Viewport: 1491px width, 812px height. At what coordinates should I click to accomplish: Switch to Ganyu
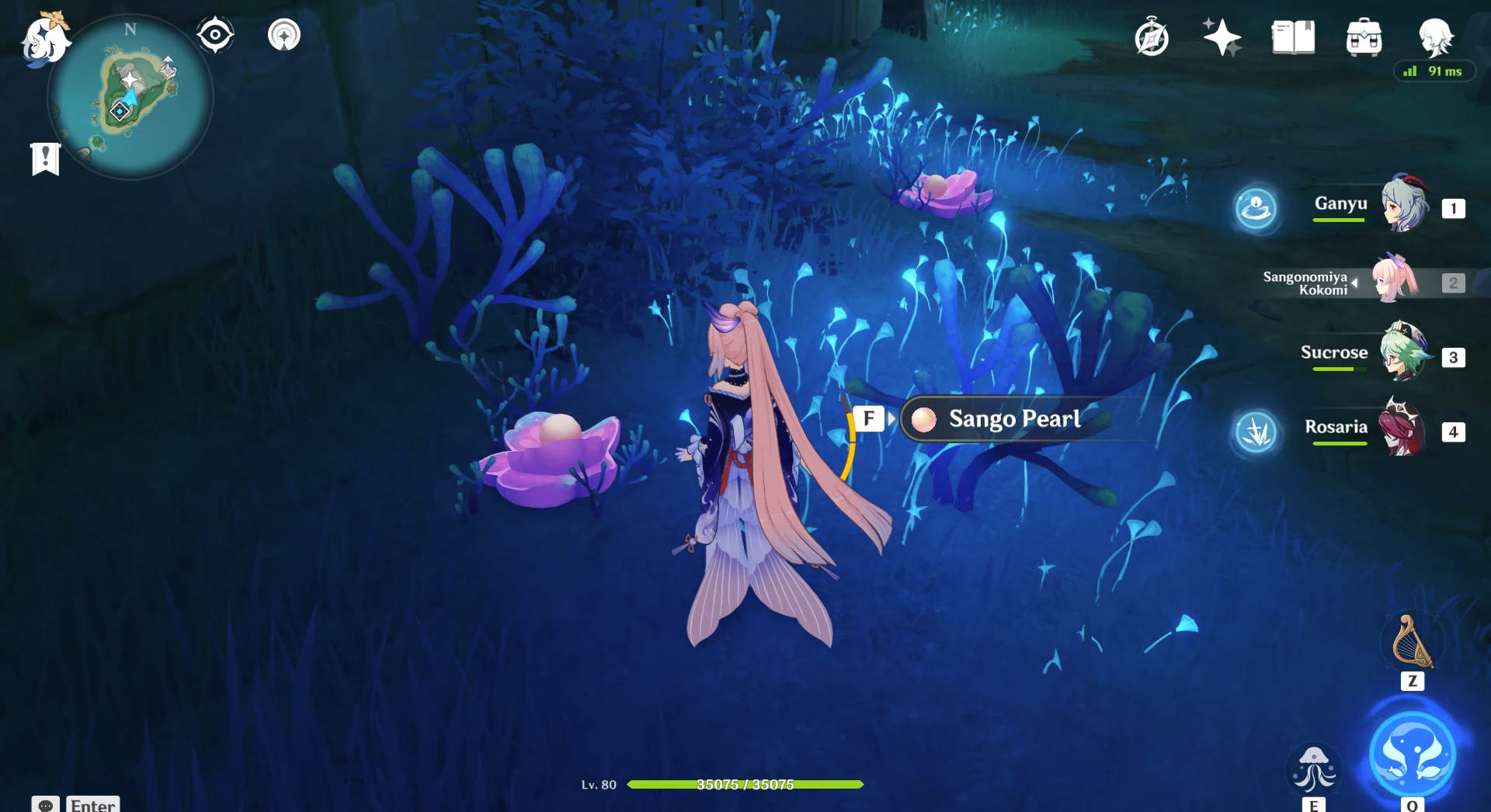coord(1403,206)
